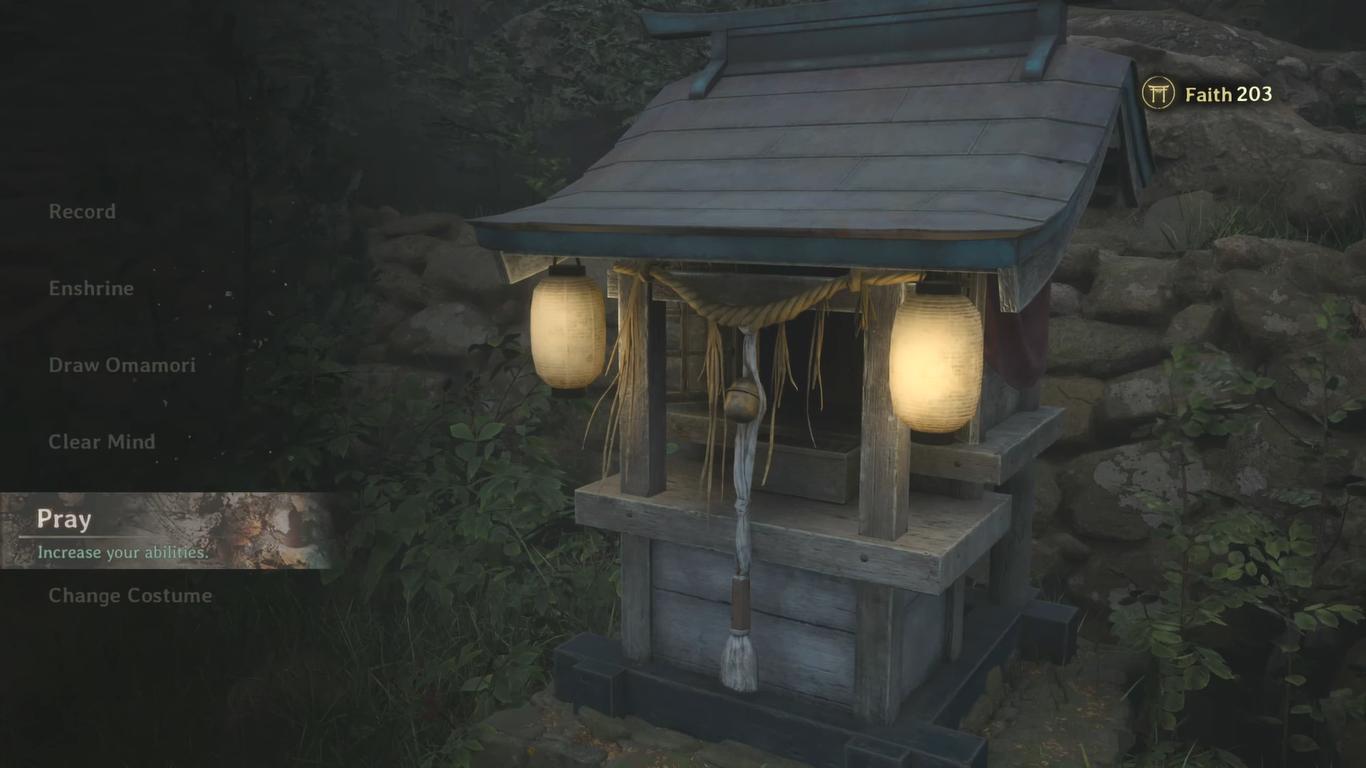Select the Record menu entry
1366x768 pixels.
(x=82, y=212)
